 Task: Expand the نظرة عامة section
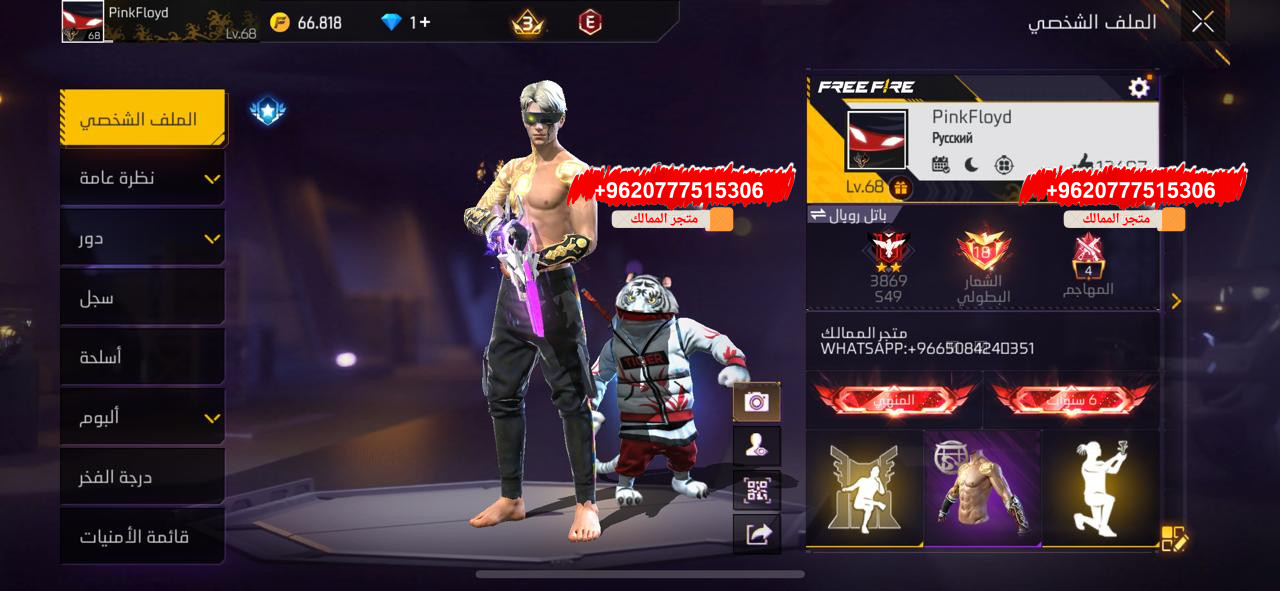point(142,178)
